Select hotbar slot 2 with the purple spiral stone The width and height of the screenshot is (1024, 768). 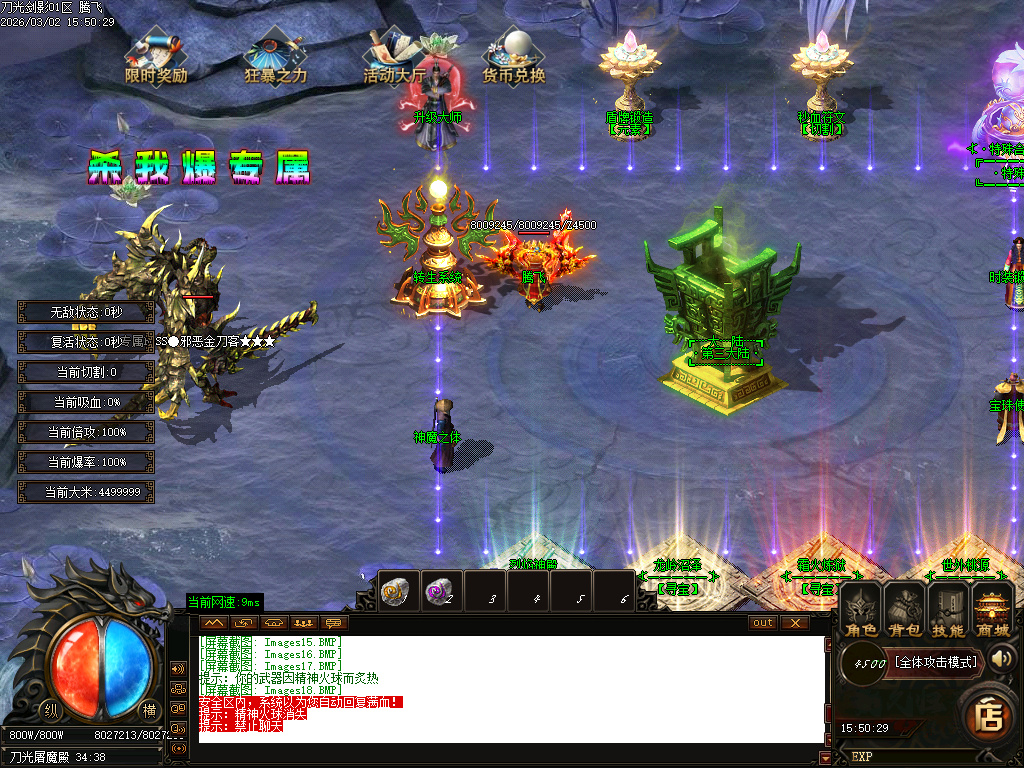click(x=441, y=590)
